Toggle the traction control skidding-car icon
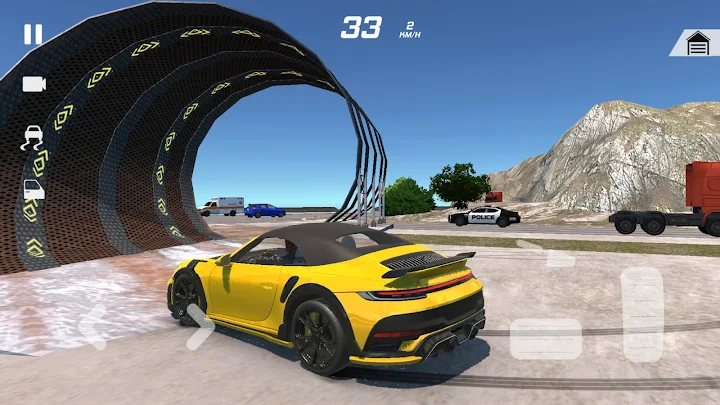 33,137
